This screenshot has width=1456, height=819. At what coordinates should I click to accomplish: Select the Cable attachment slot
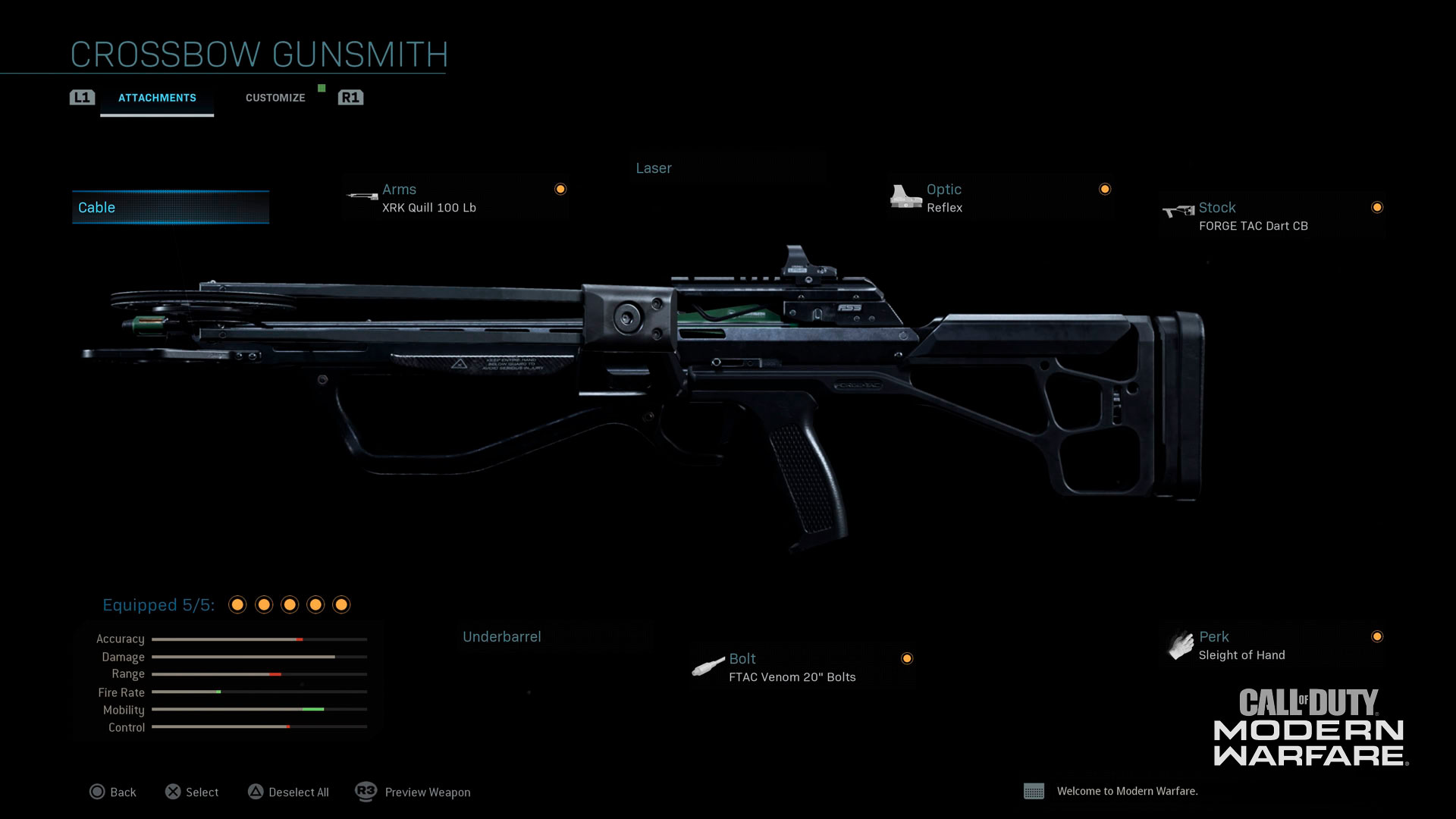(x=171, y=208)
